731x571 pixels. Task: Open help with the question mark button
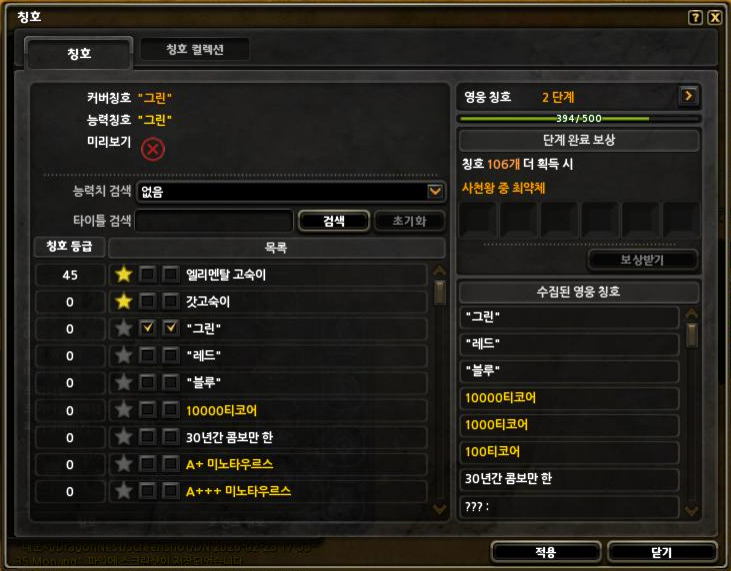point(695,17)
